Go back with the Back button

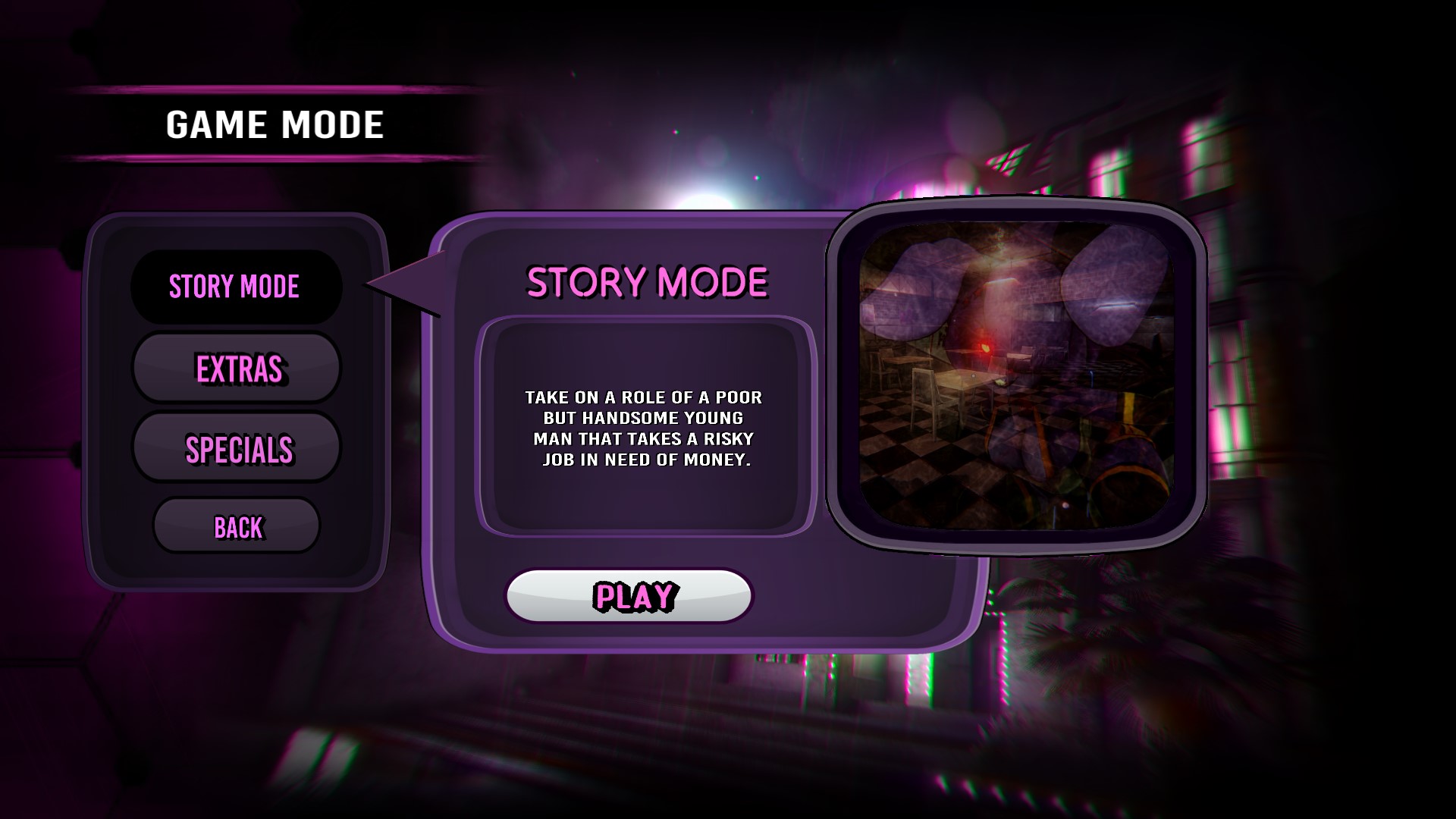tap(237, 526)
